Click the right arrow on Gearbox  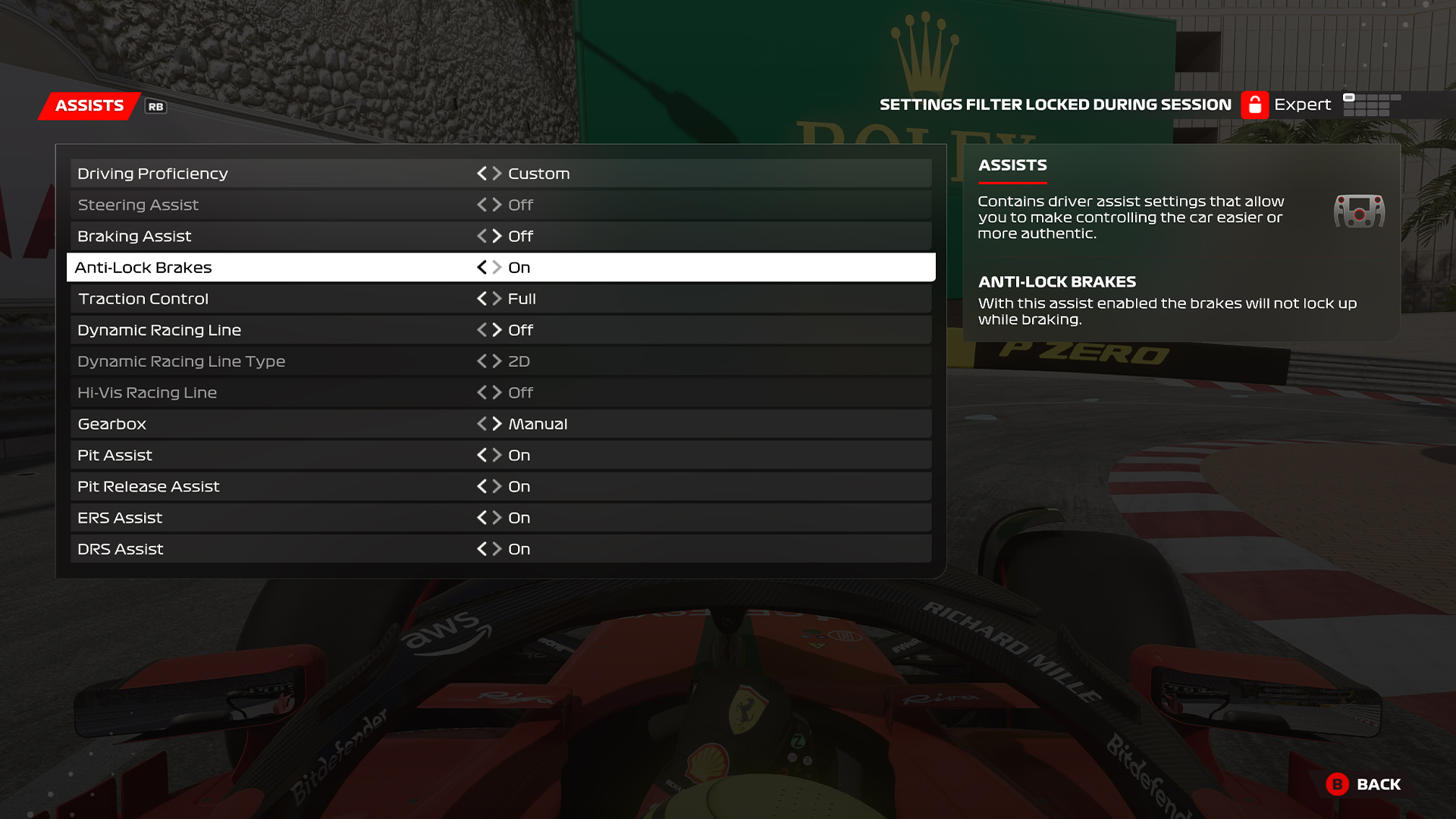click(x=497, y=423)
